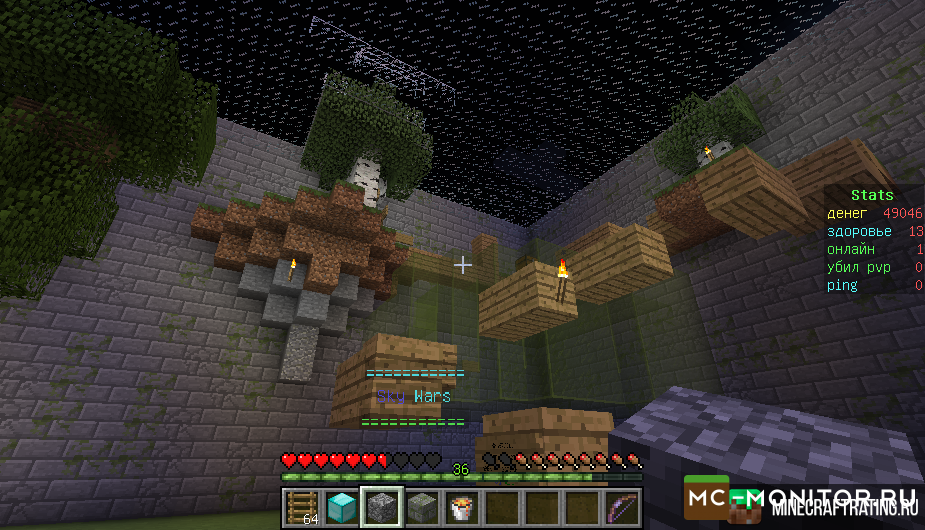
Task: Select the cobblestone block hotbar slot
Action: (382, 507)
